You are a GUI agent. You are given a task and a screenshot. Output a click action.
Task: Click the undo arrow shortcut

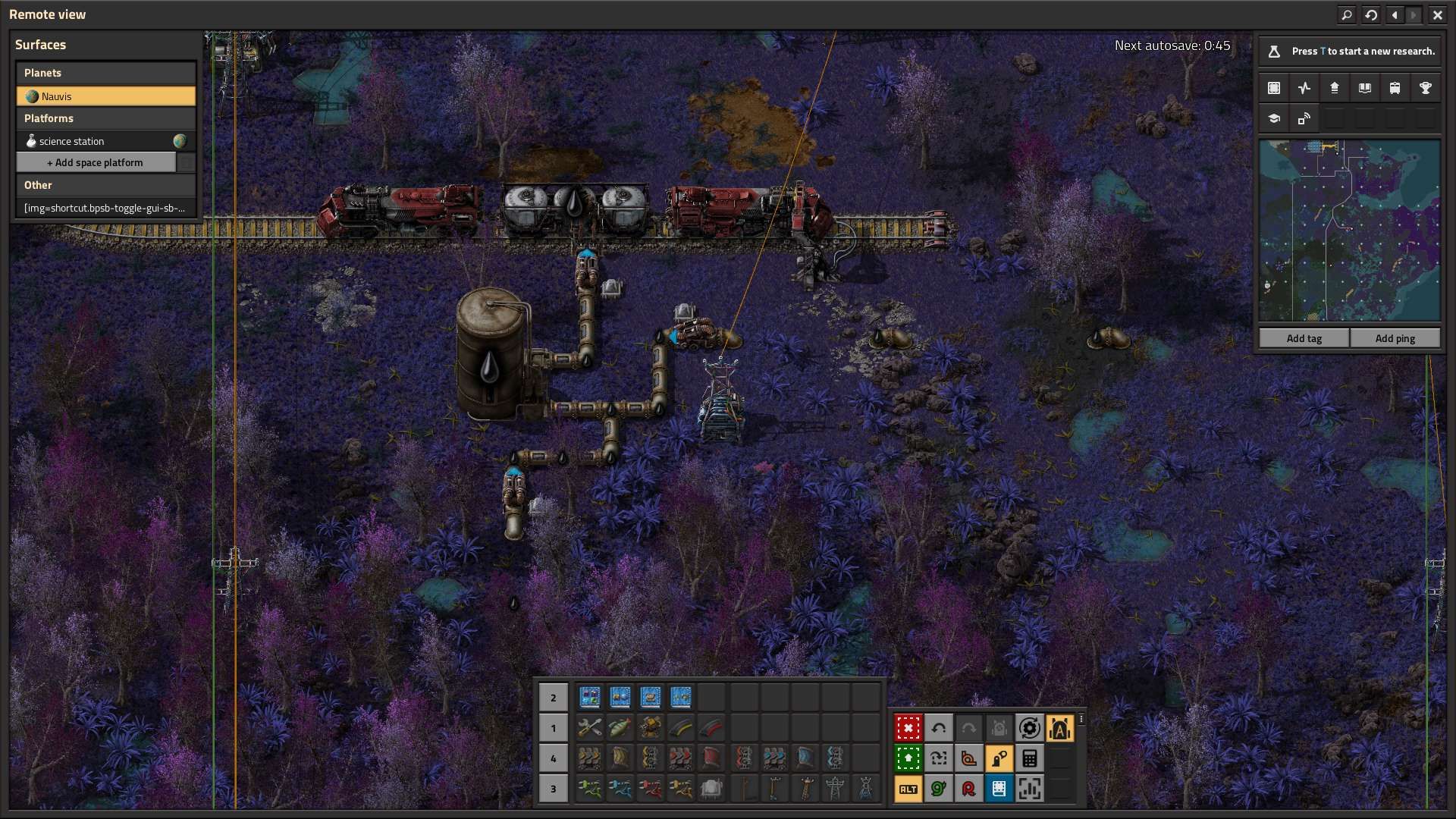coord(938,728)
